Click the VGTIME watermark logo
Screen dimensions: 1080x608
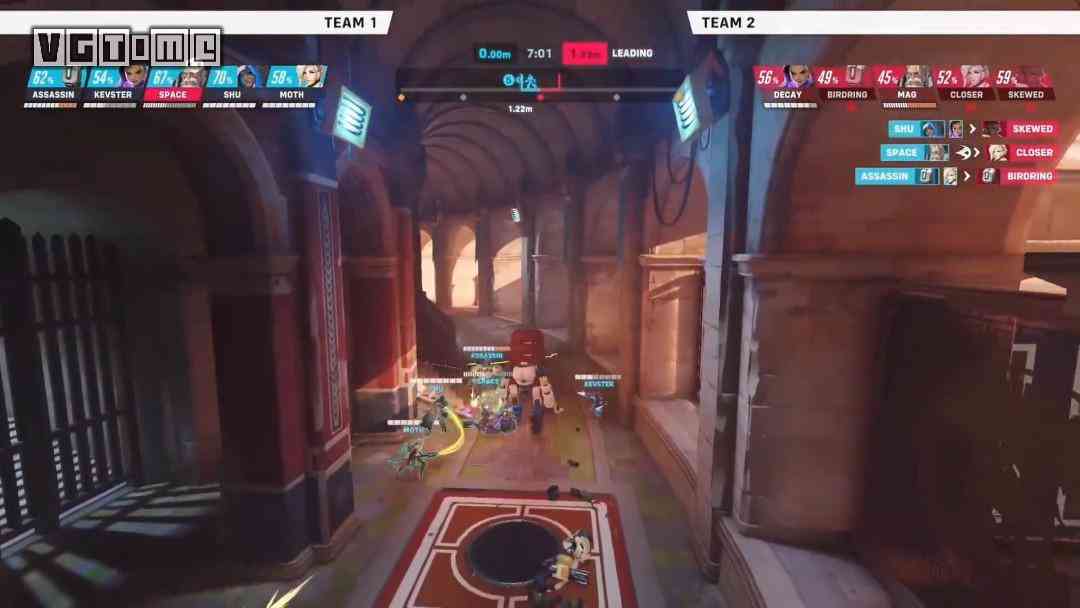[127, 46]
